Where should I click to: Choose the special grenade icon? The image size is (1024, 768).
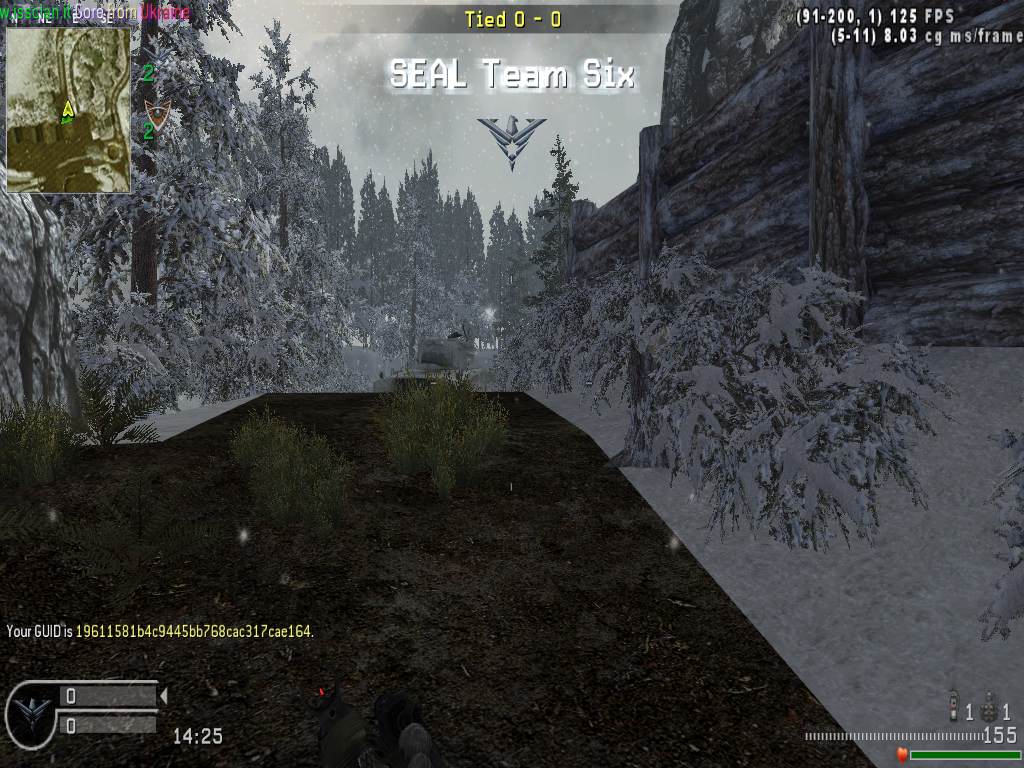954,708
